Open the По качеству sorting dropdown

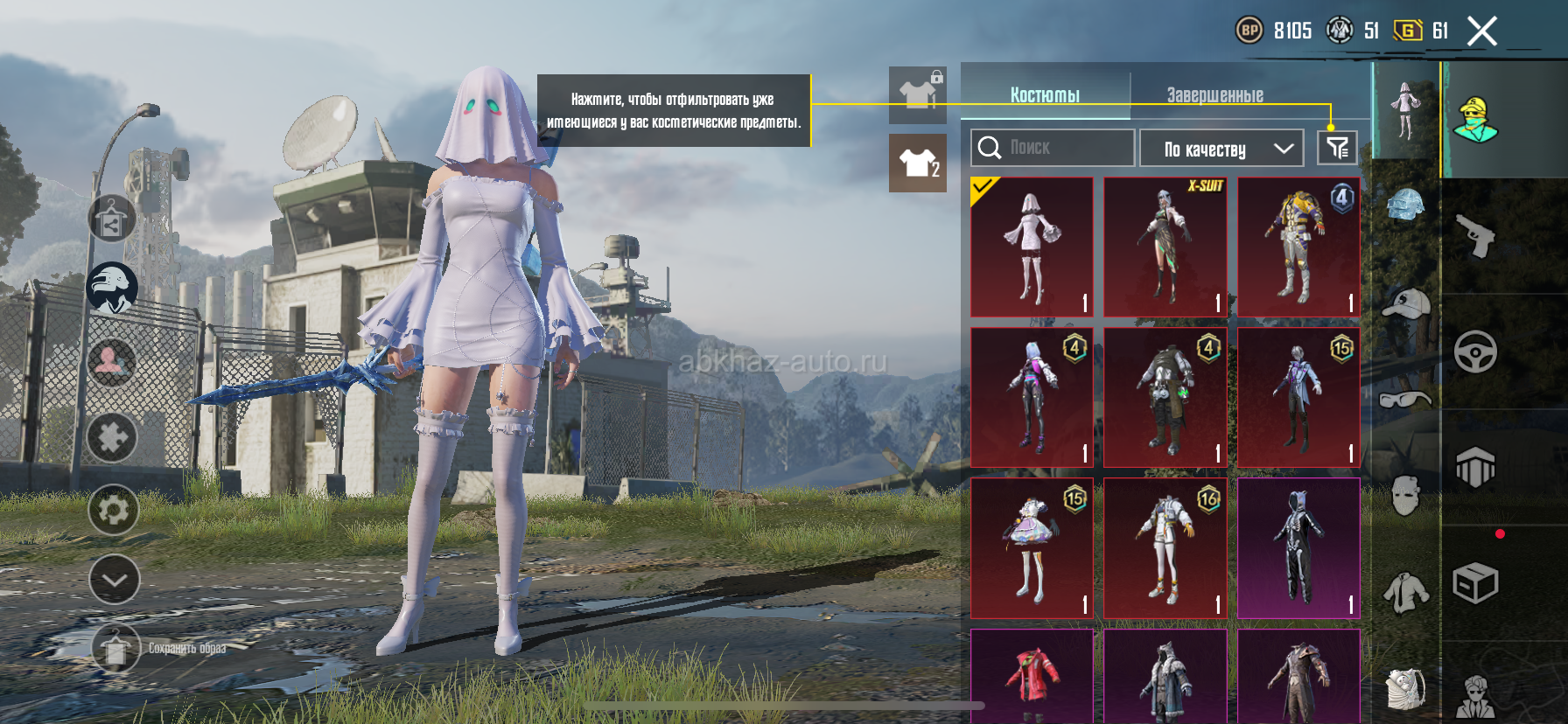[x=1221, y=149]
